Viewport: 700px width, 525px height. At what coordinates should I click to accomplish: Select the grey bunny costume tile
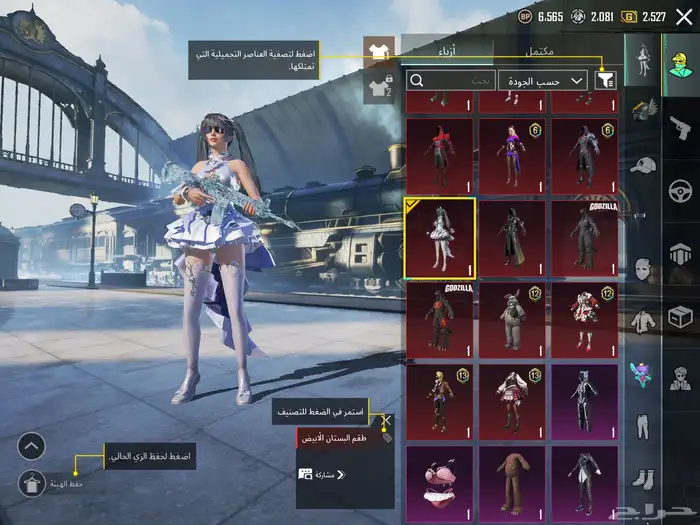512,320
